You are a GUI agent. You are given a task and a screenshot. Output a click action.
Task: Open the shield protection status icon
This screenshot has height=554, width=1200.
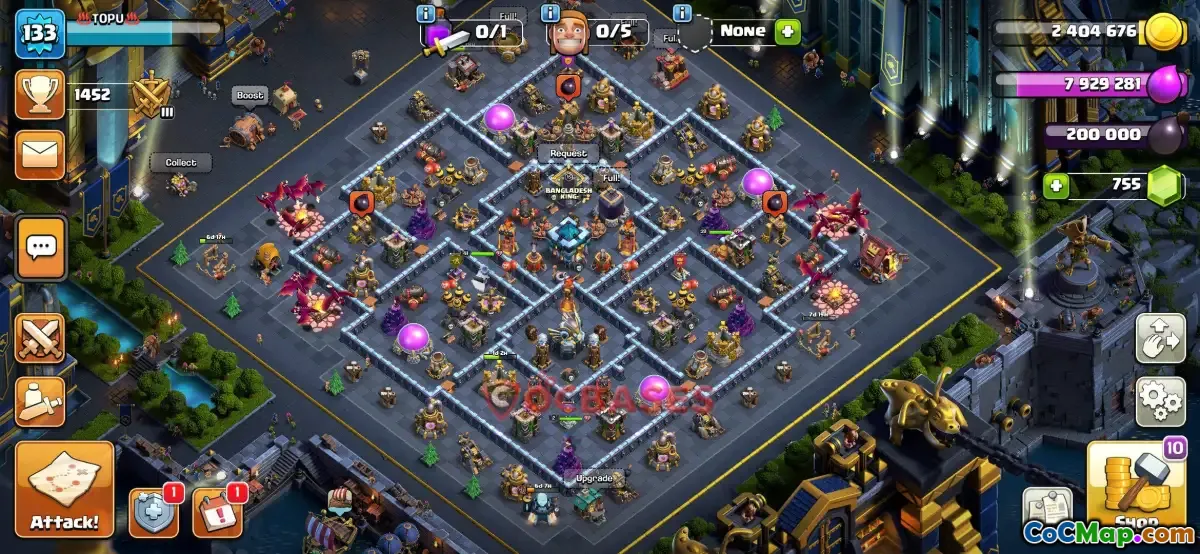154,513
